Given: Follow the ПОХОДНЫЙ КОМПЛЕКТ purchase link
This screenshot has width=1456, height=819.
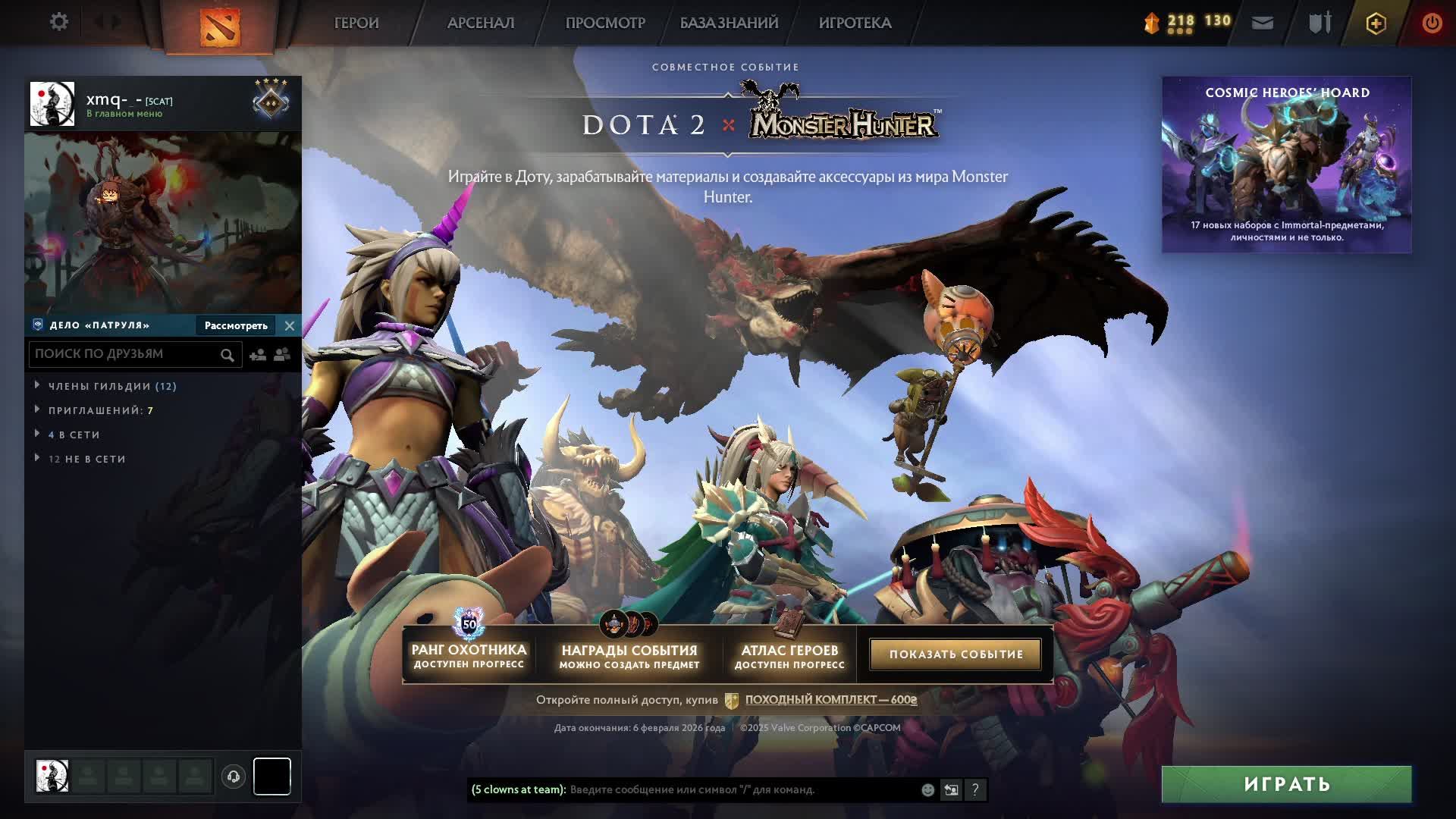Looking at the screenshot, I should coord(830,699).
